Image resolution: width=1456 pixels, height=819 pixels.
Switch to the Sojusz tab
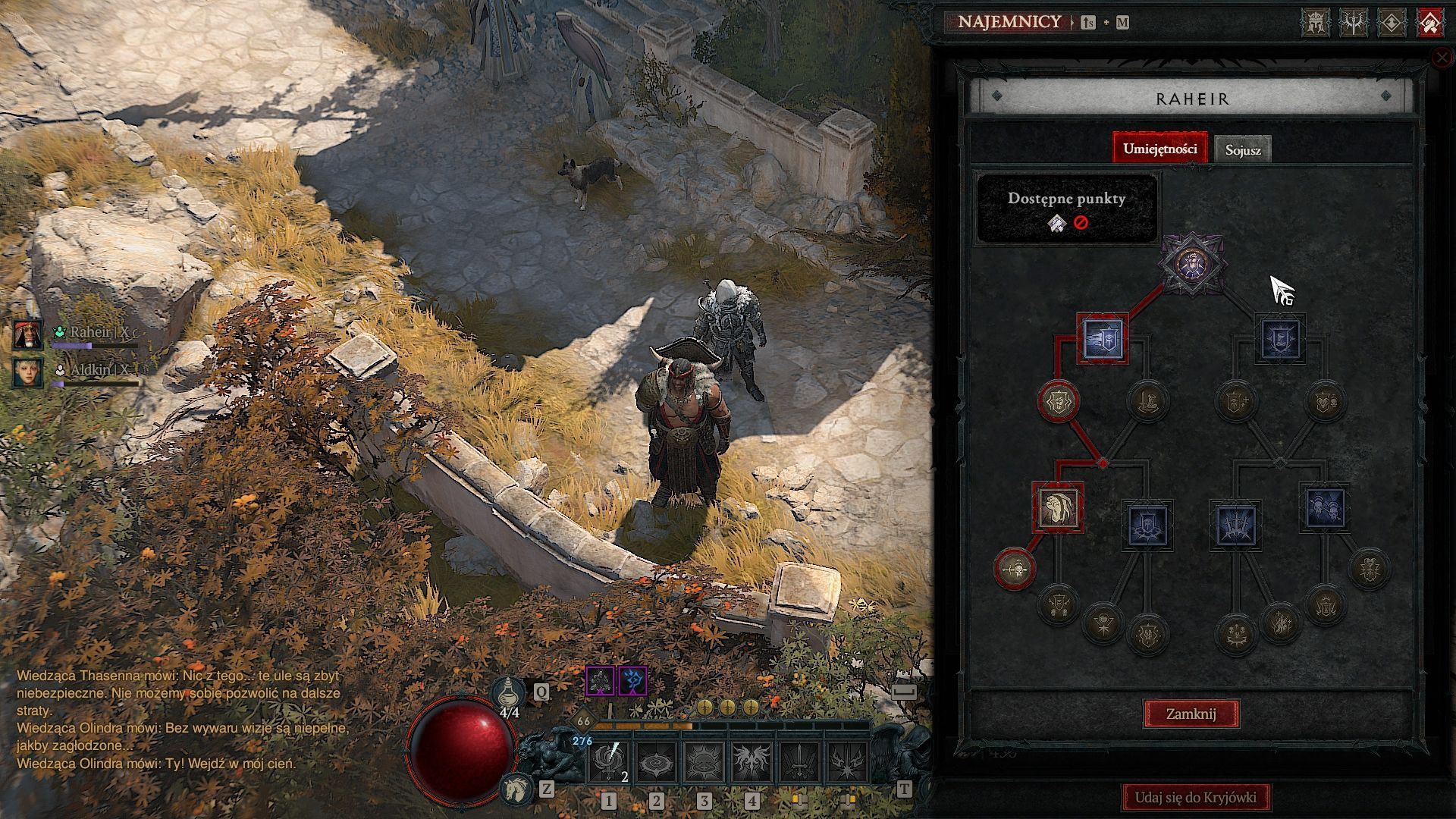click(x=1242, y=149)
